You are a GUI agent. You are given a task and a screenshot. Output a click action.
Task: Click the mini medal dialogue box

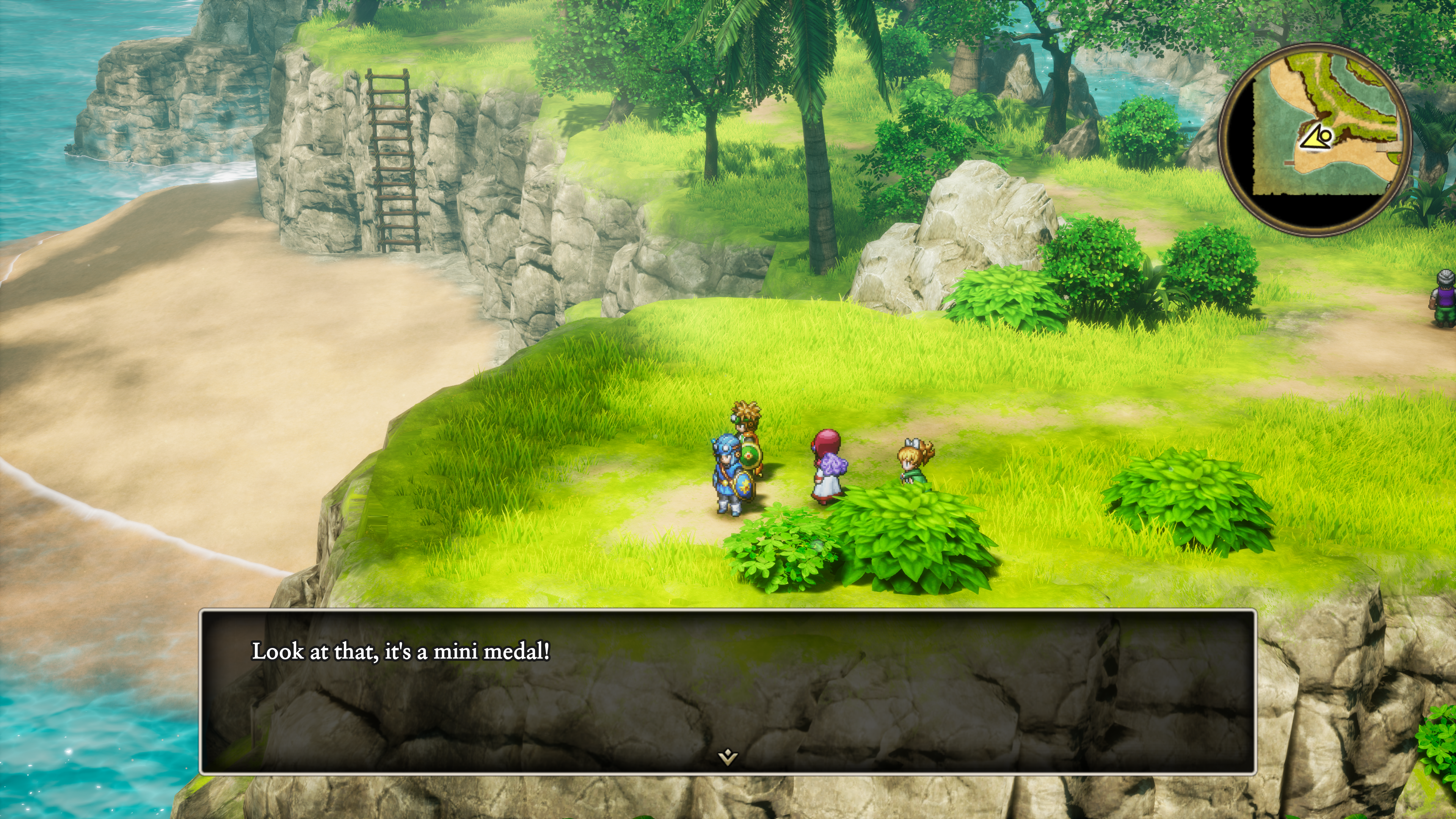(x=728, y=691)
